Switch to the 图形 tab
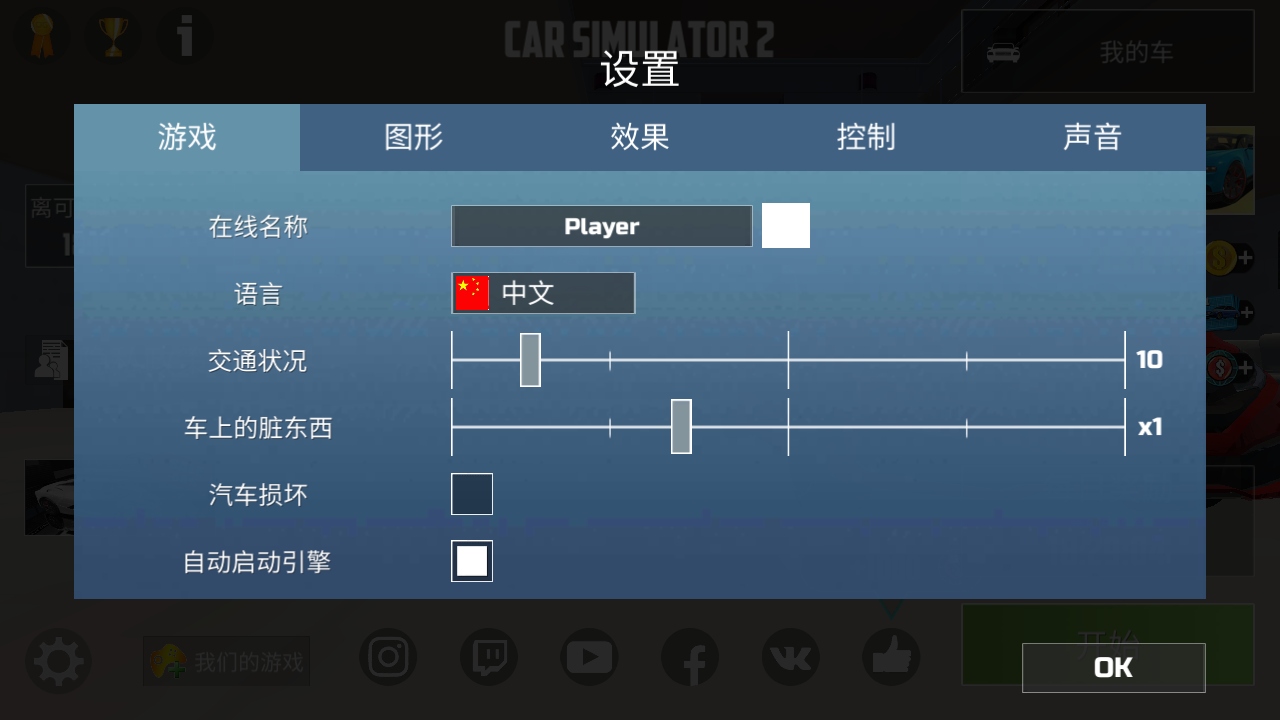Viewport: 1280px width, 720px height. [414, 138]
